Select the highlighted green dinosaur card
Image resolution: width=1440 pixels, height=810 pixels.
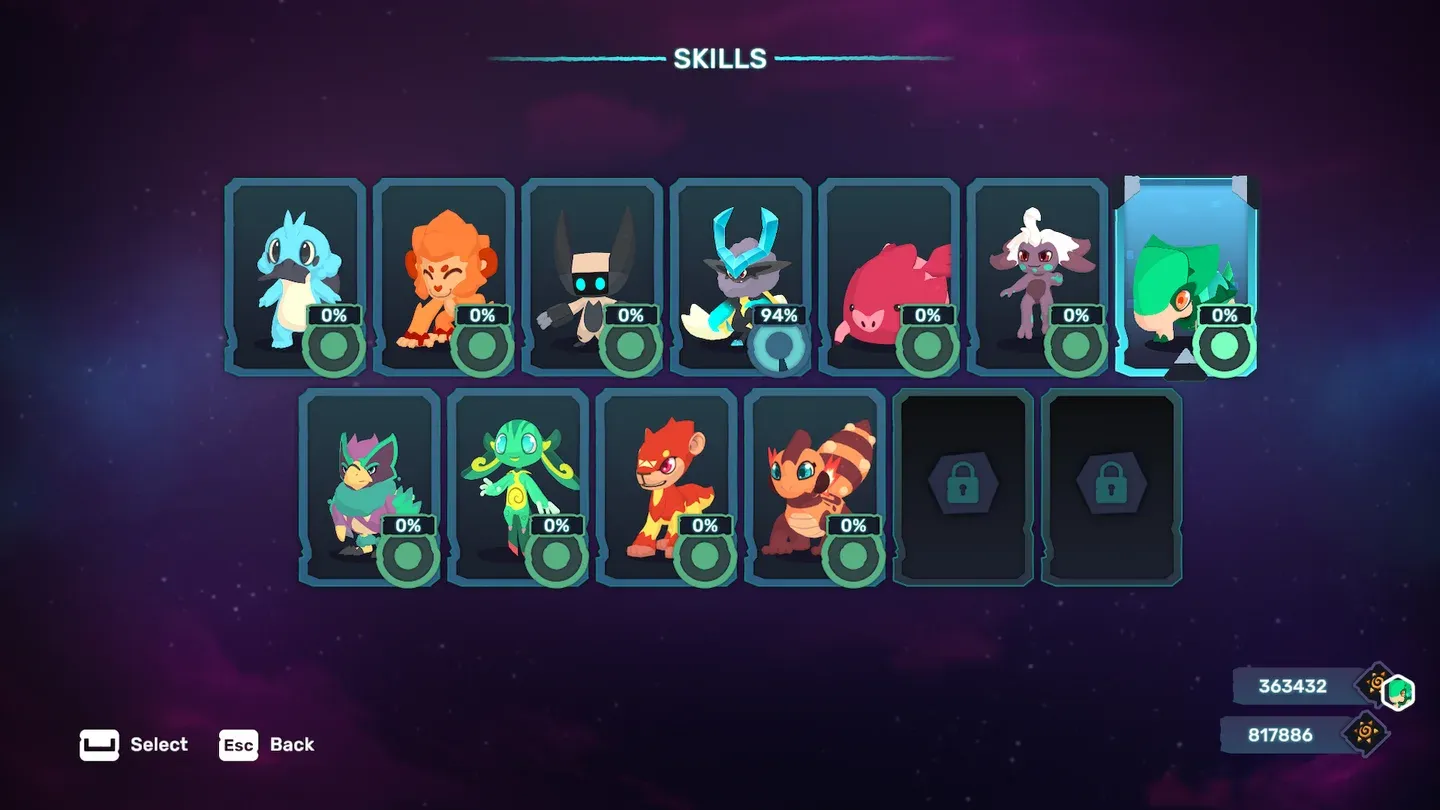click(x=1185, y=276)
